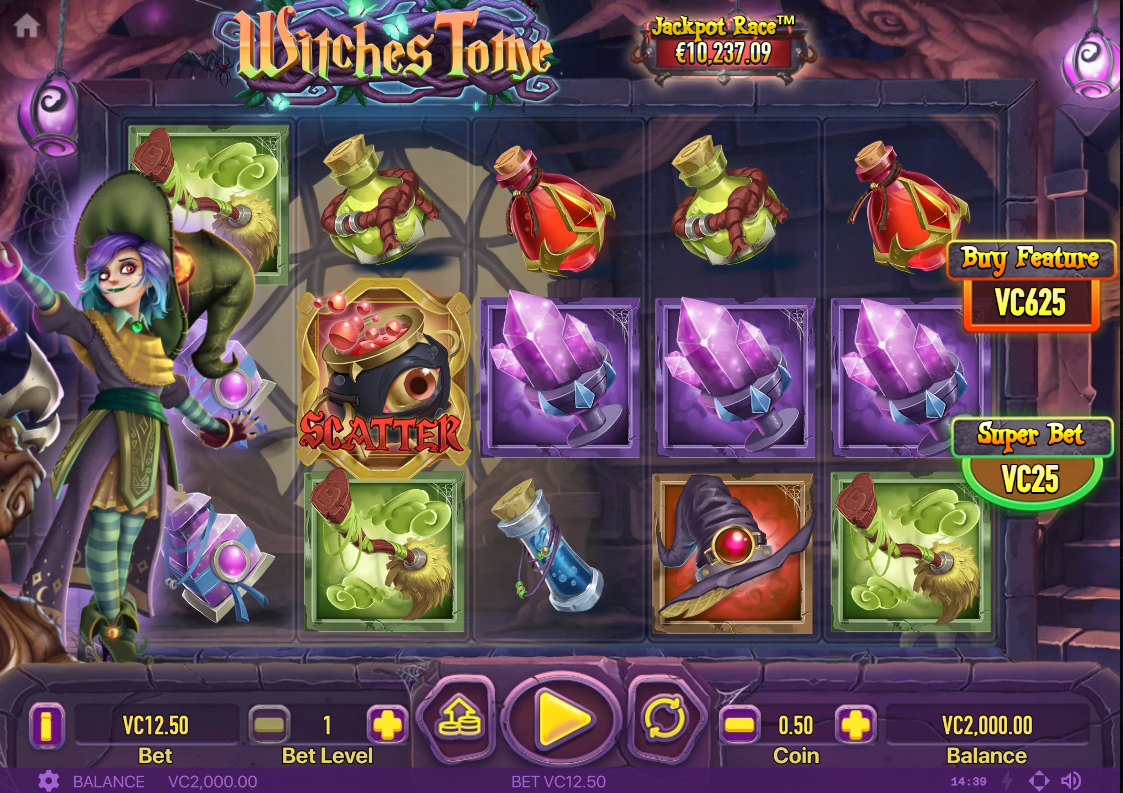This screenshot has height=793, width=1123.
Task: Open the autoplay spin options
Action: pos(662,717)
